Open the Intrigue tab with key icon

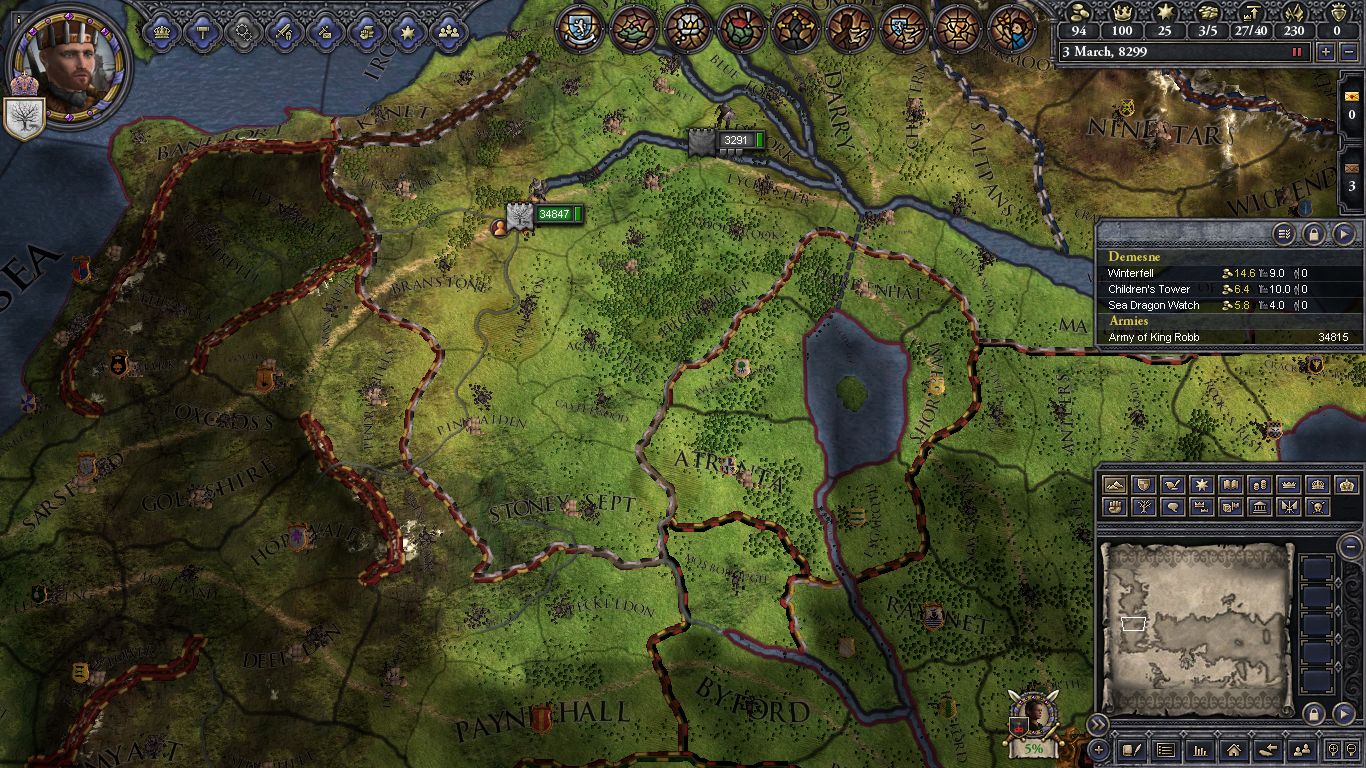pos(326,31)
